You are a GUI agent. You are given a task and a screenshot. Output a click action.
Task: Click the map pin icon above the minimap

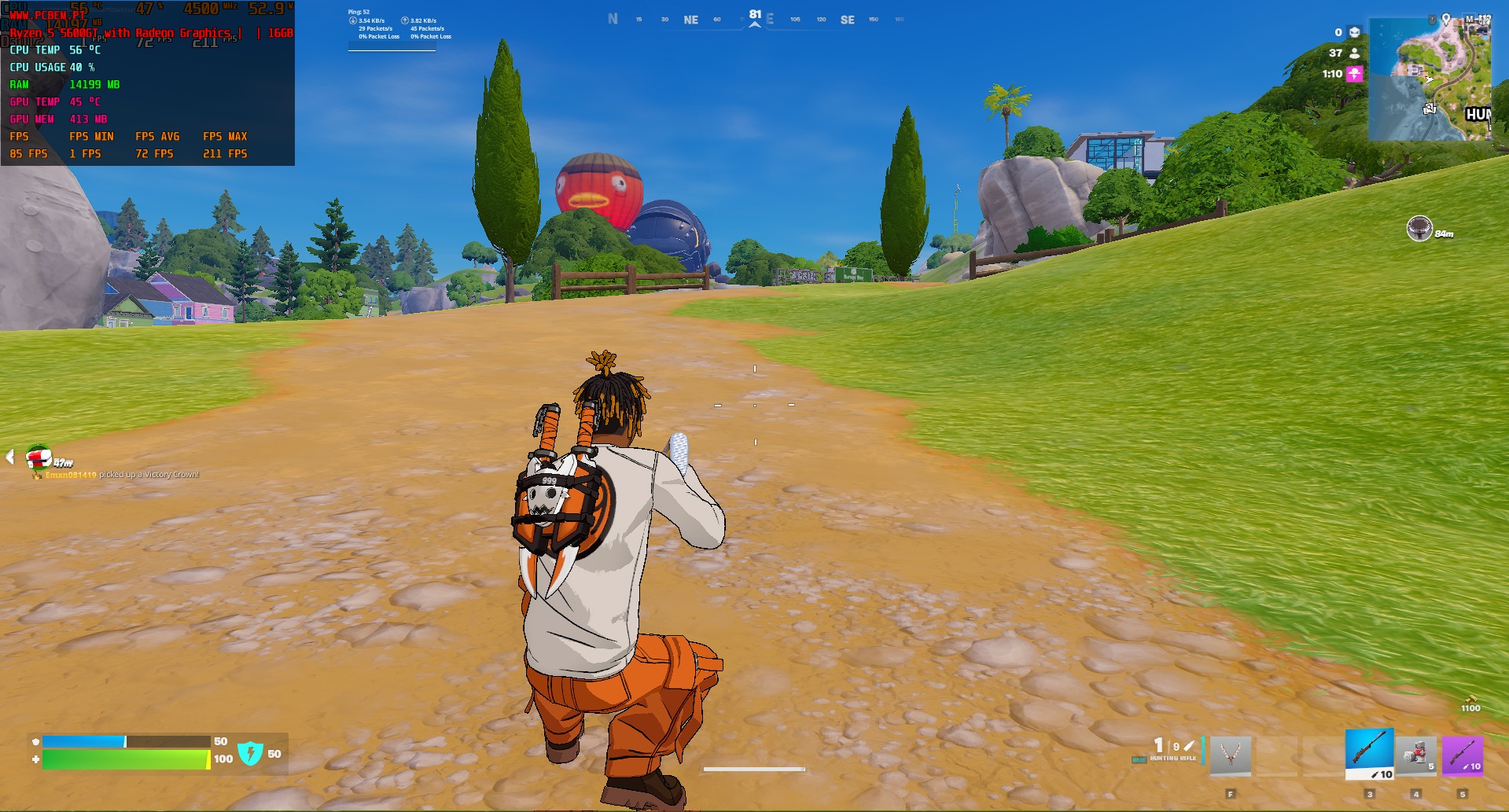pos(1445,18)
